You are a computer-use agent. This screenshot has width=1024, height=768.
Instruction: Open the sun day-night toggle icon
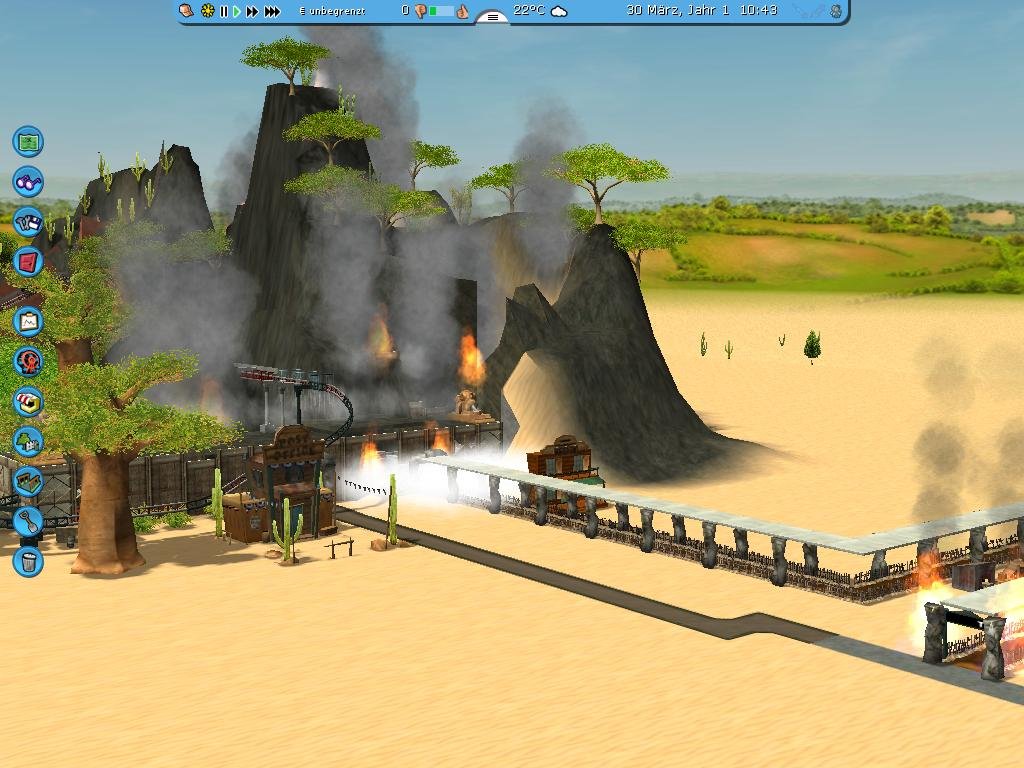tap(207, 11)
